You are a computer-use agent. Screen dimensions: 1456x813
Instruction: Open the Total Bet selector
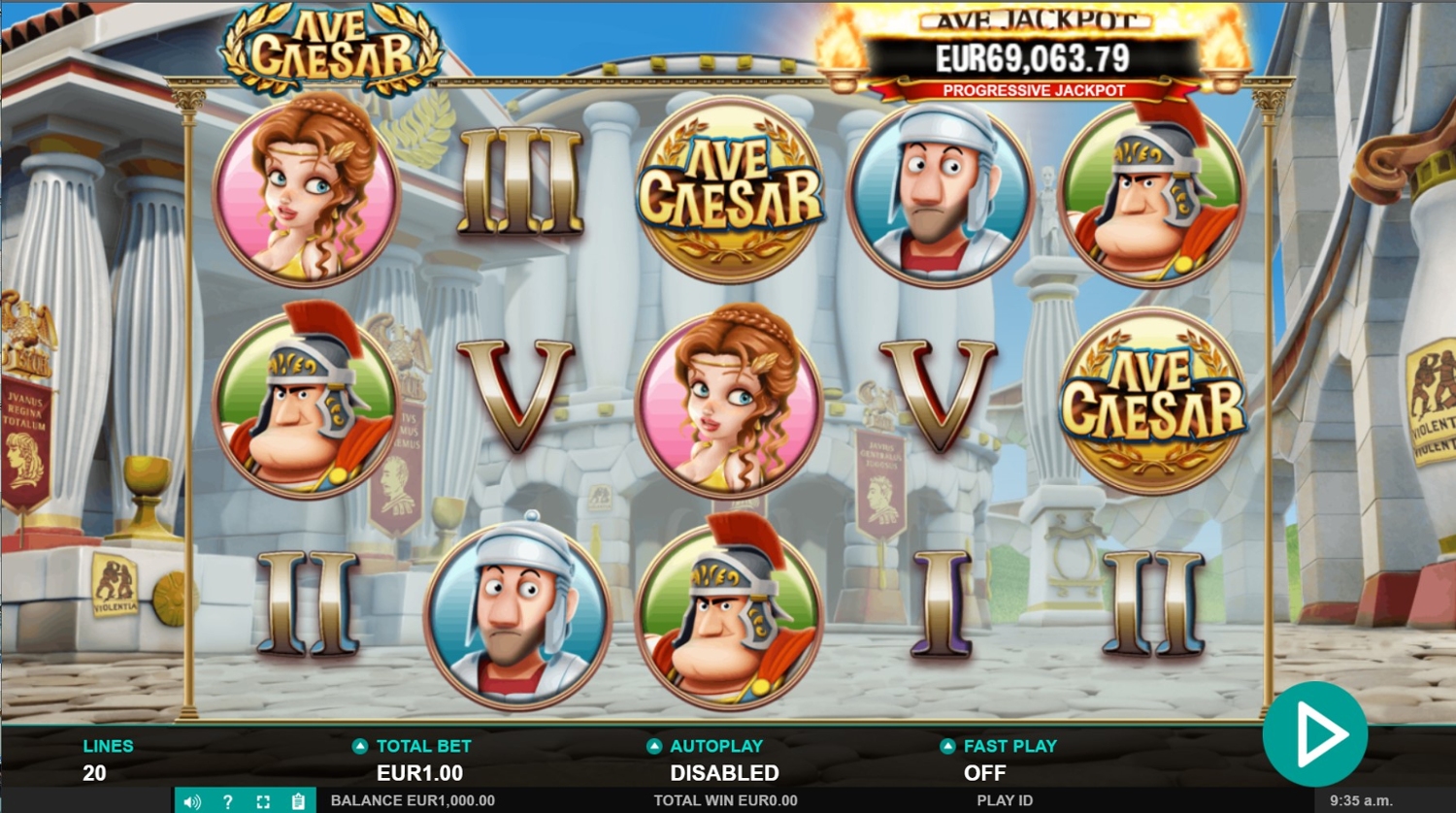(x=360, y=746)
